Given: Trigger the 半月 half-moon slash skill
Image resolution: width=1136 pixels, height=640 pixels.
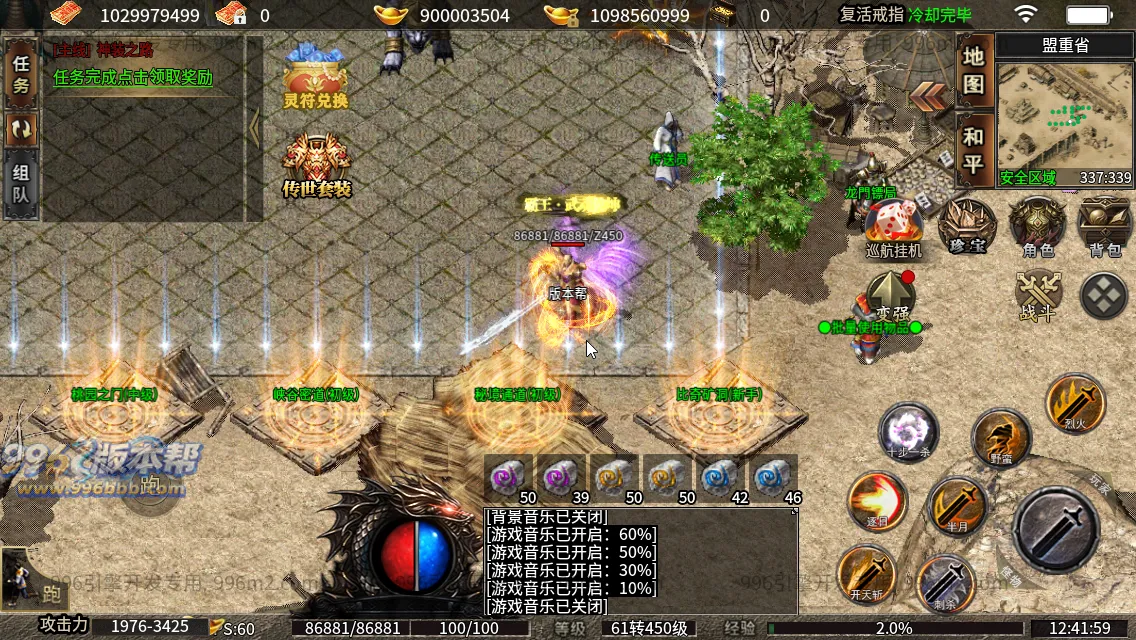Looking at the screenshot, I should click(957, 506).
